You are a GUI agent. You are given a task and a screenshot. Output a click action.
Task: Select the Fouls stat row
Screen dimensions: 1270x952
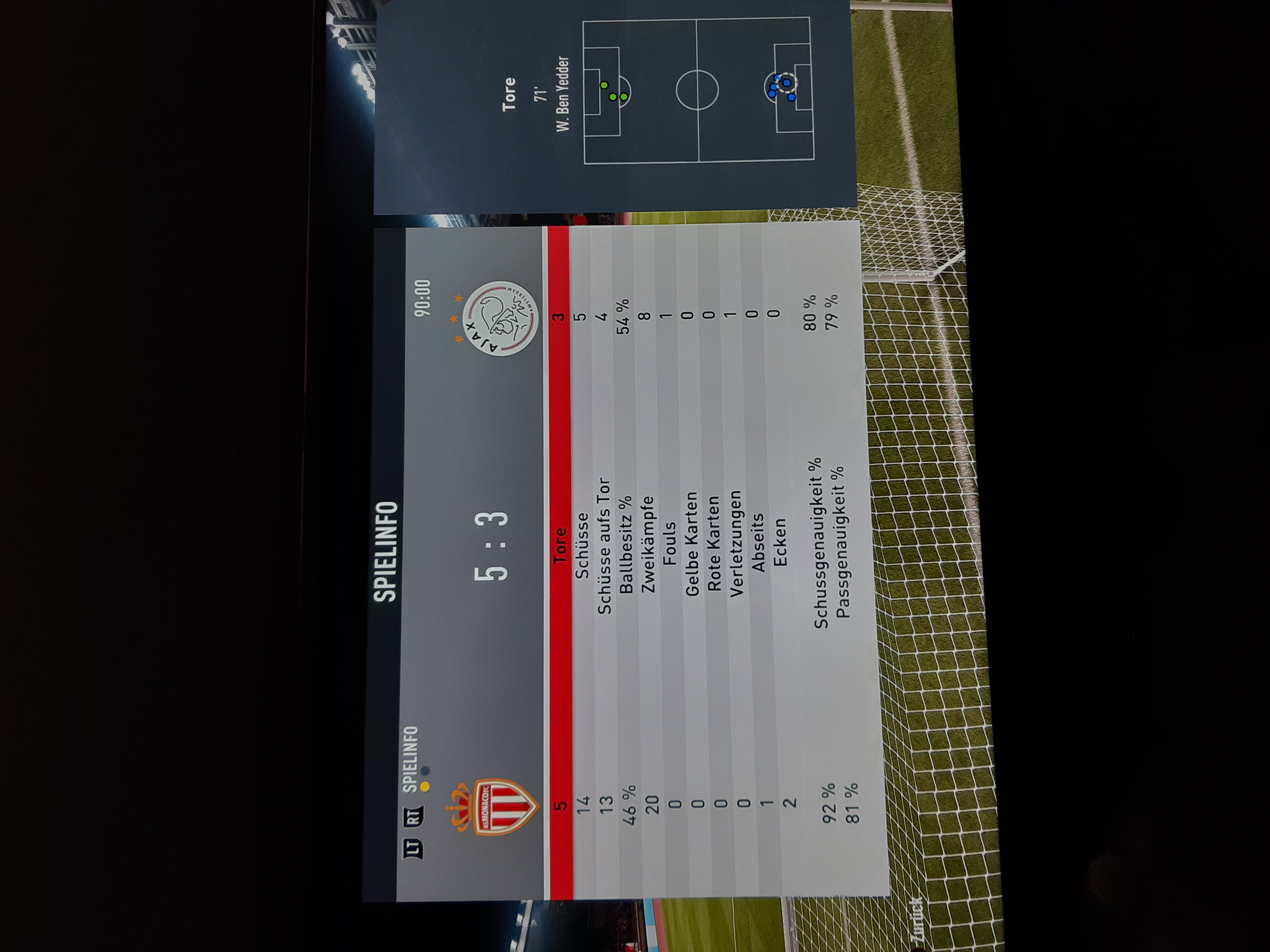coord(669,545)
